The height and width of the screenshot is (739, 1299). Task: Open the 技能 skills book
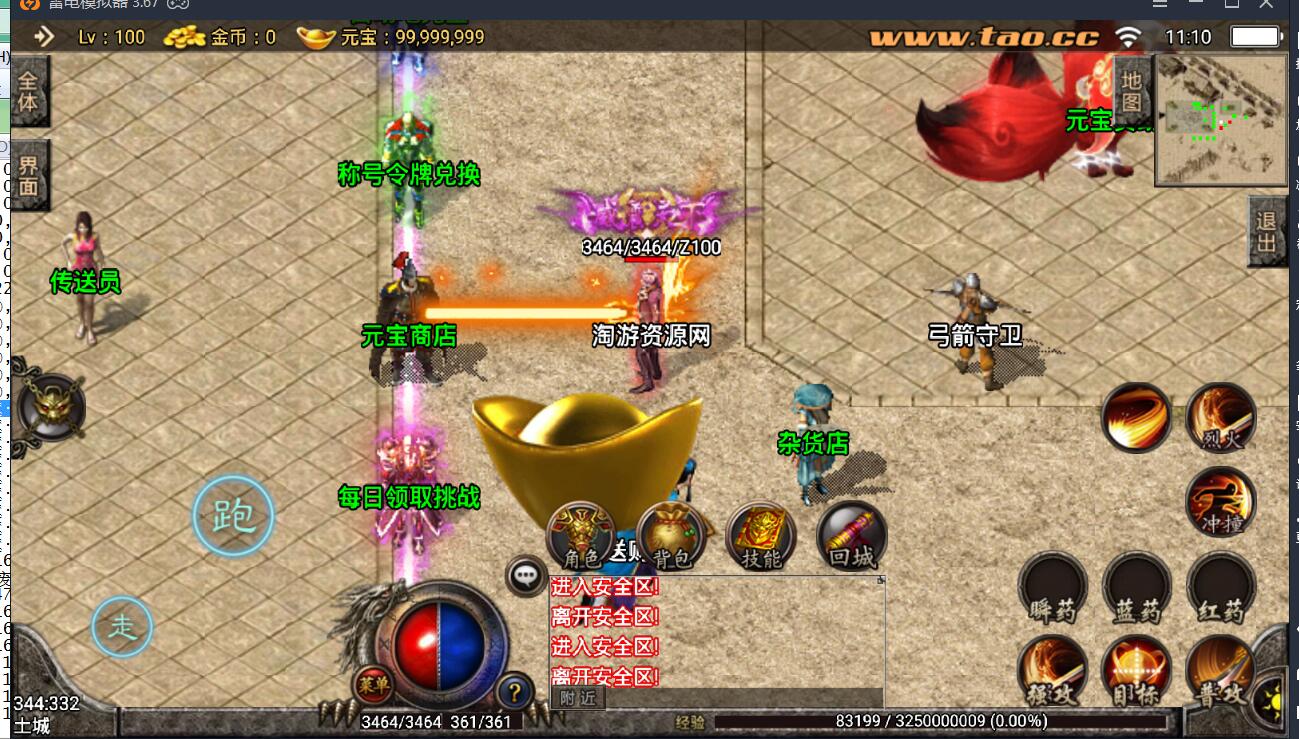(x=761, y=536)
